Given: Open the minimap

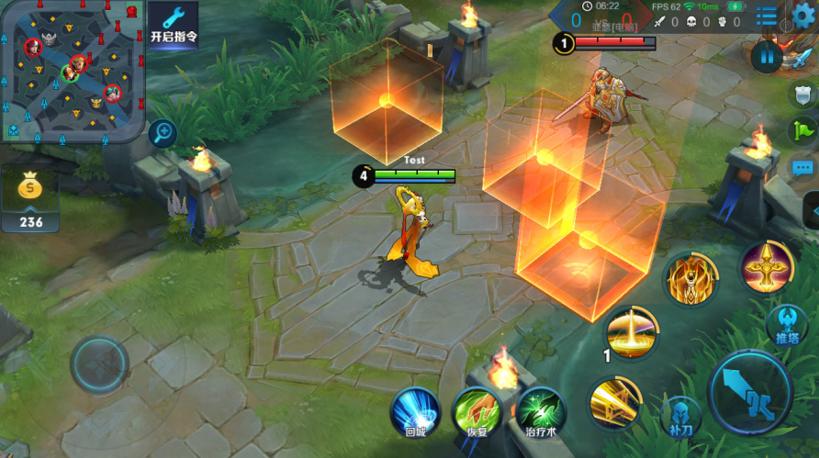Looking at the screenshot, I should [72, 70].
